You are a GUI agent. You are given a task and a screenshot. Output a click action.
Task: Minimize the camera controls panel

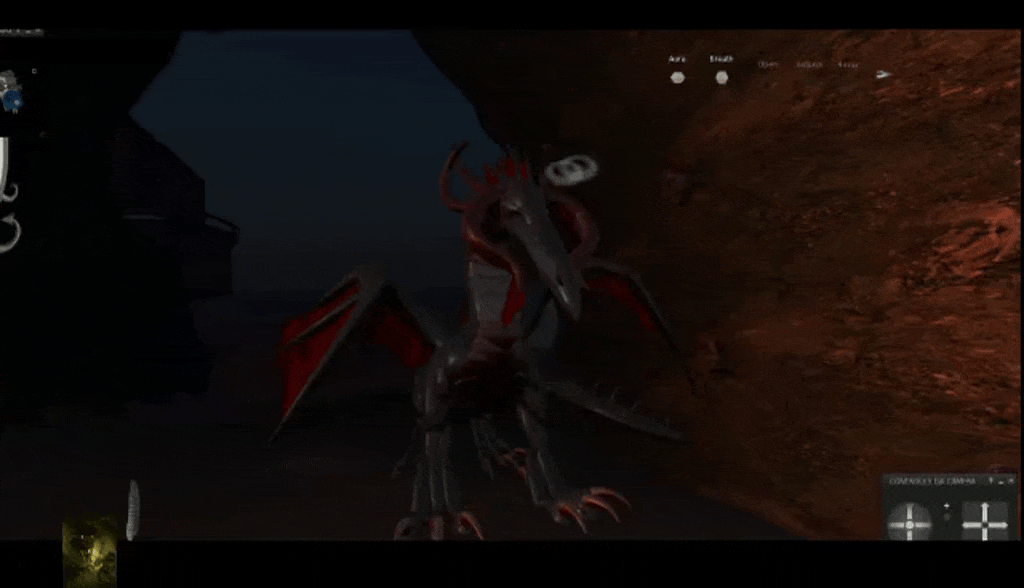pyautogui.click(x=1000, y=481)
